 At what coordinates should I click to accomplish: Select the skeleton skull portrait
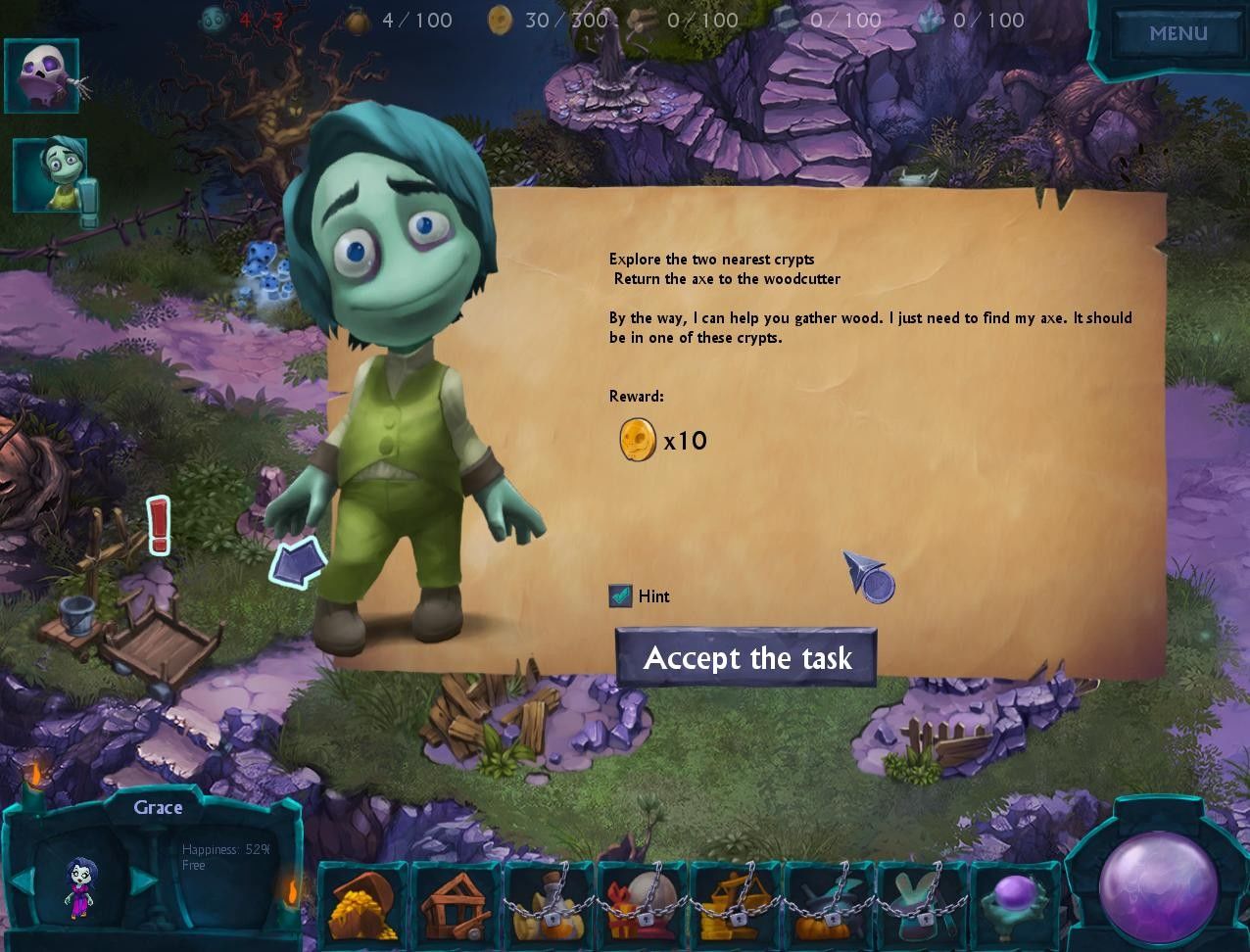(42, 75)
